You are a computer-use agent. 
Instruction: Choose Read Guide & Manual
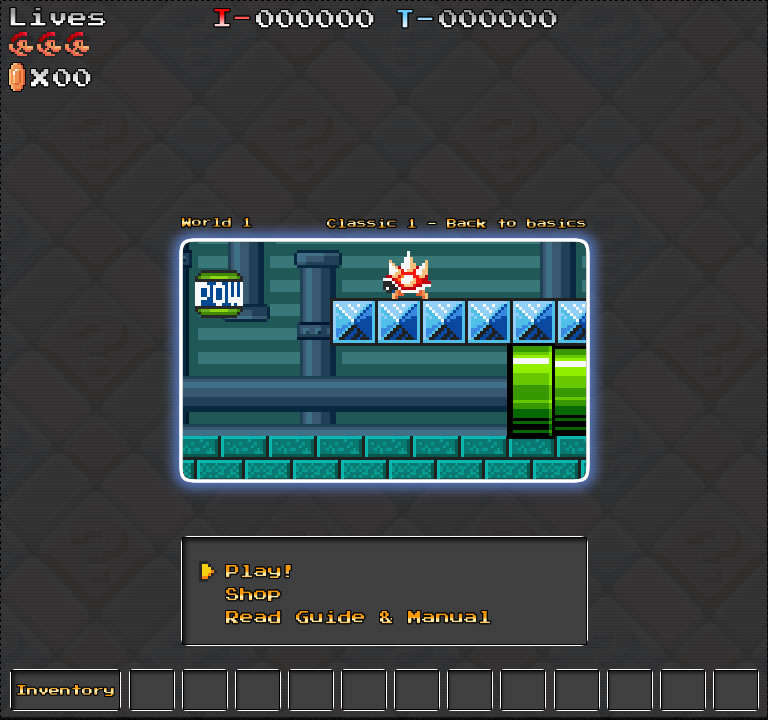[x=357, y=617]
